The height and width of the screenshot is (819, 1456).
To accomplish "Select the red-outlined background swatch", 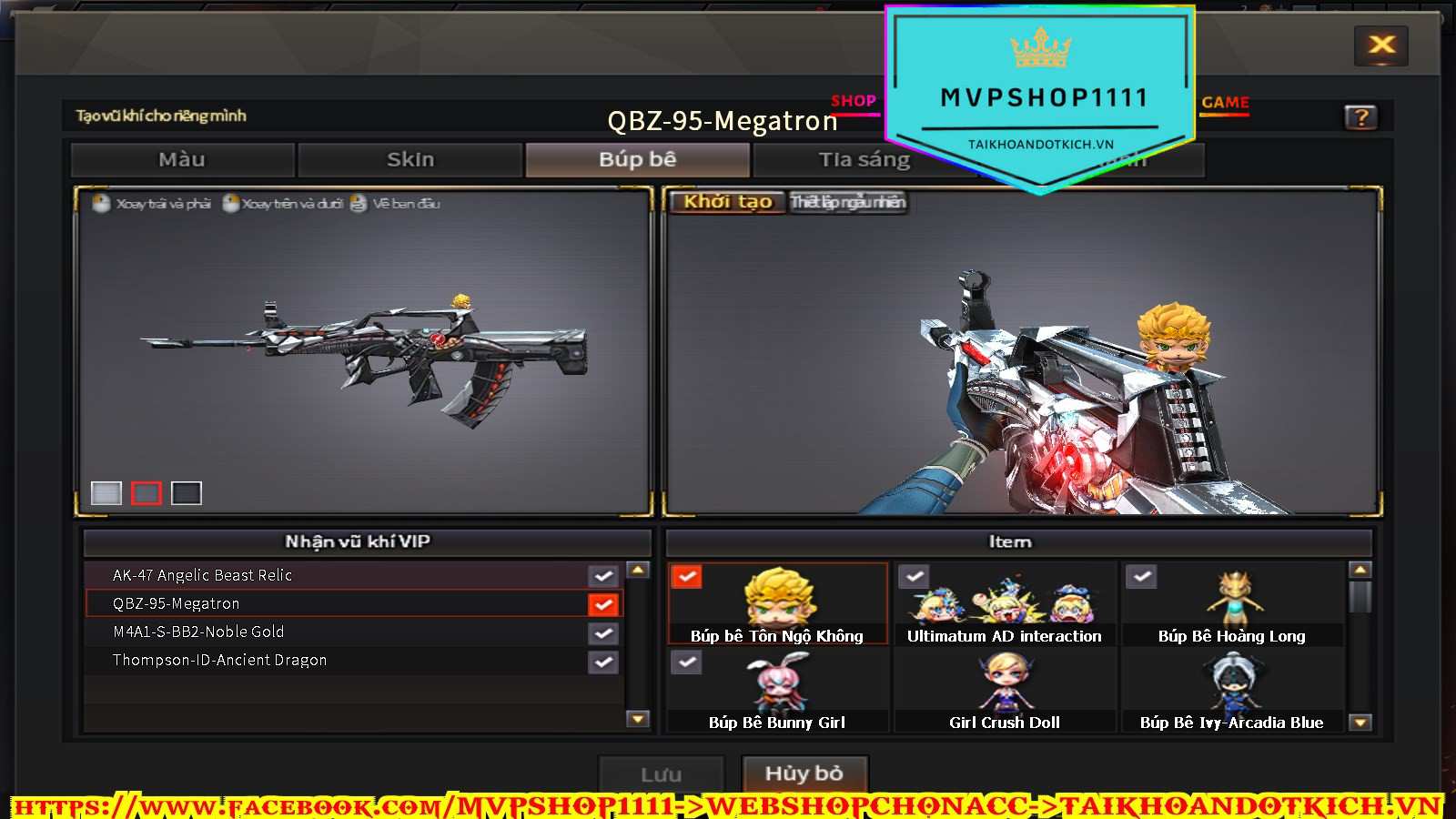I will click(x=147, y=493).
